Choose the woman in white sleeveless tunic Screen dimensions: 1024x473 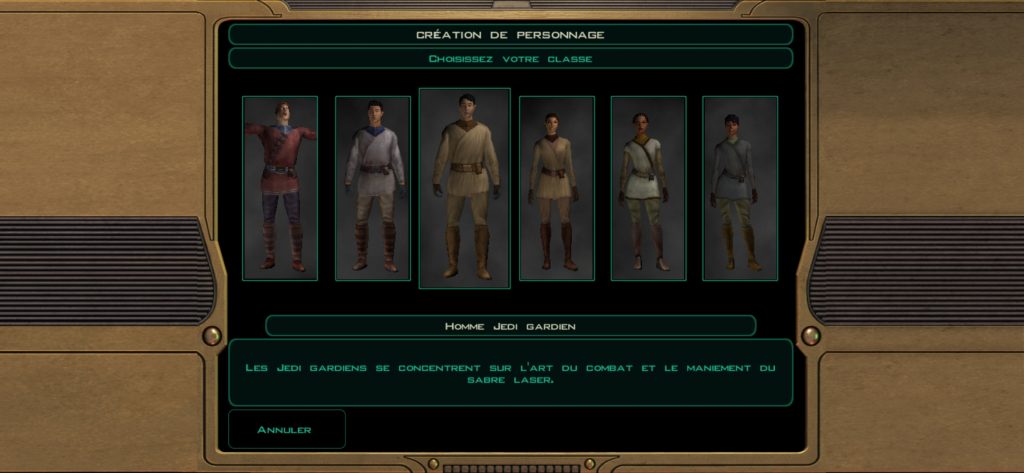tap(648, 188)
